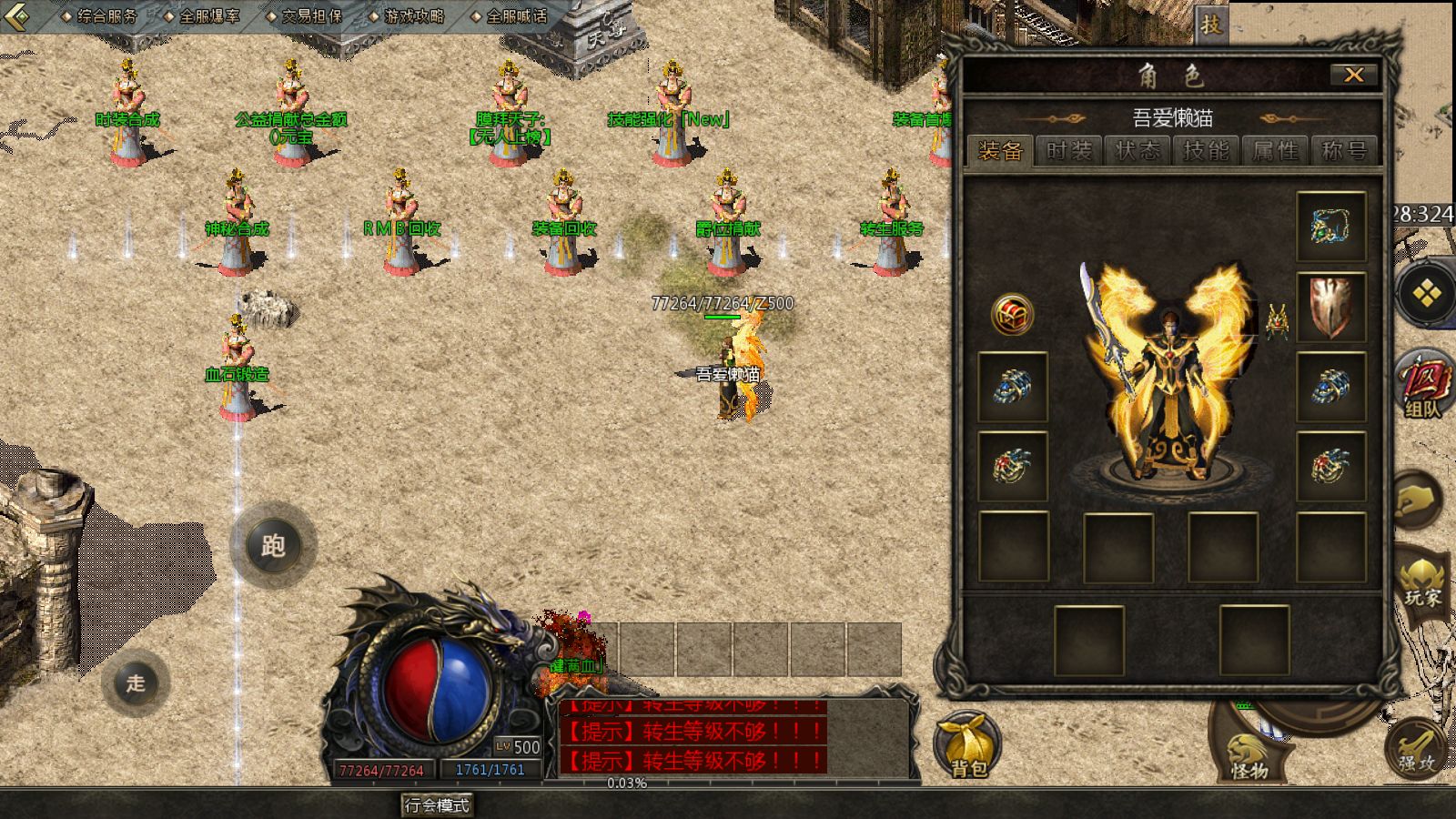1456x819 pixels.
Task: Show the 属性 tab
Action: point(1275,151)
